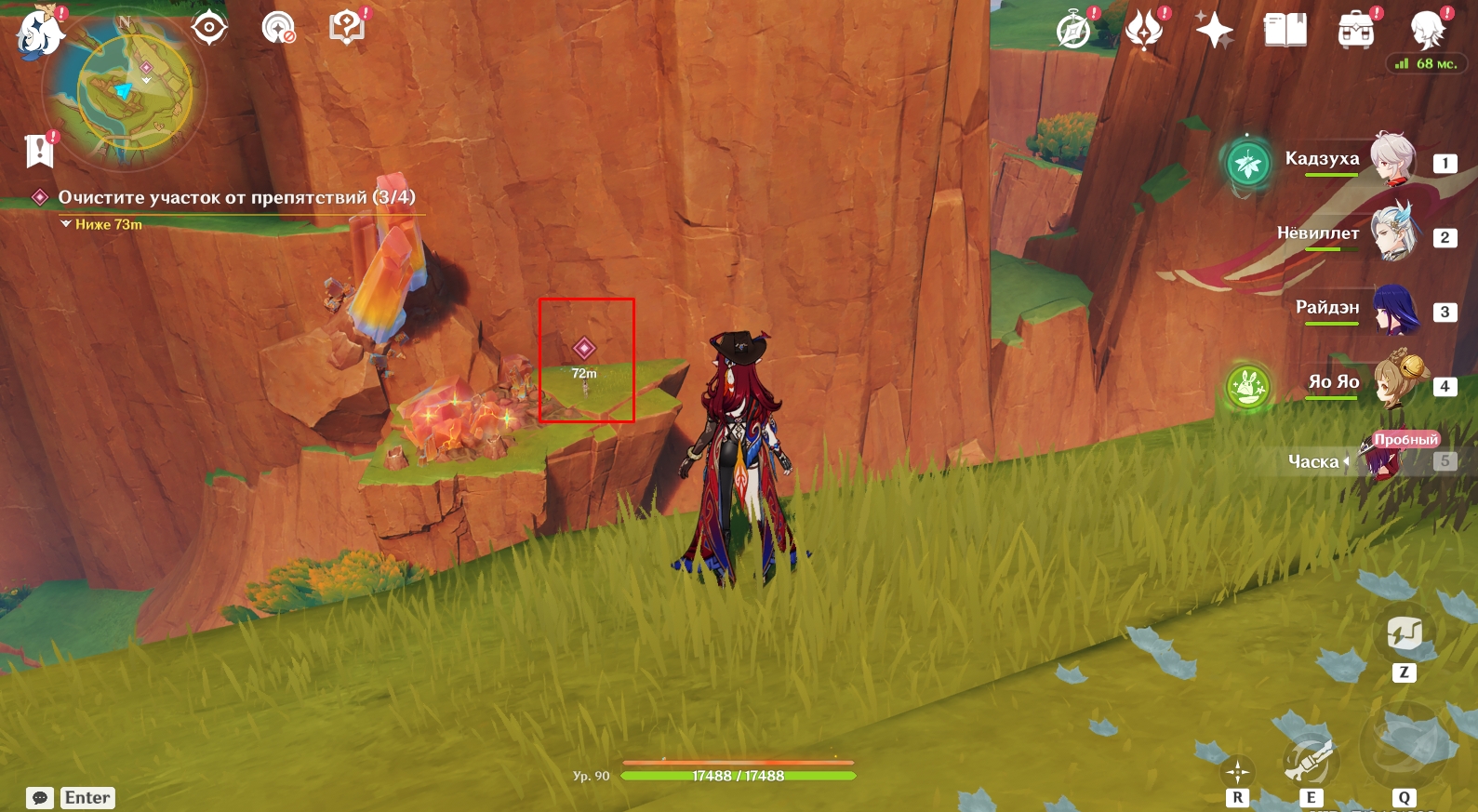The image size is (1478, 812).
Task: Toggle the eye-shaped Elemental Sight icon
Action: tap(209, 27)
